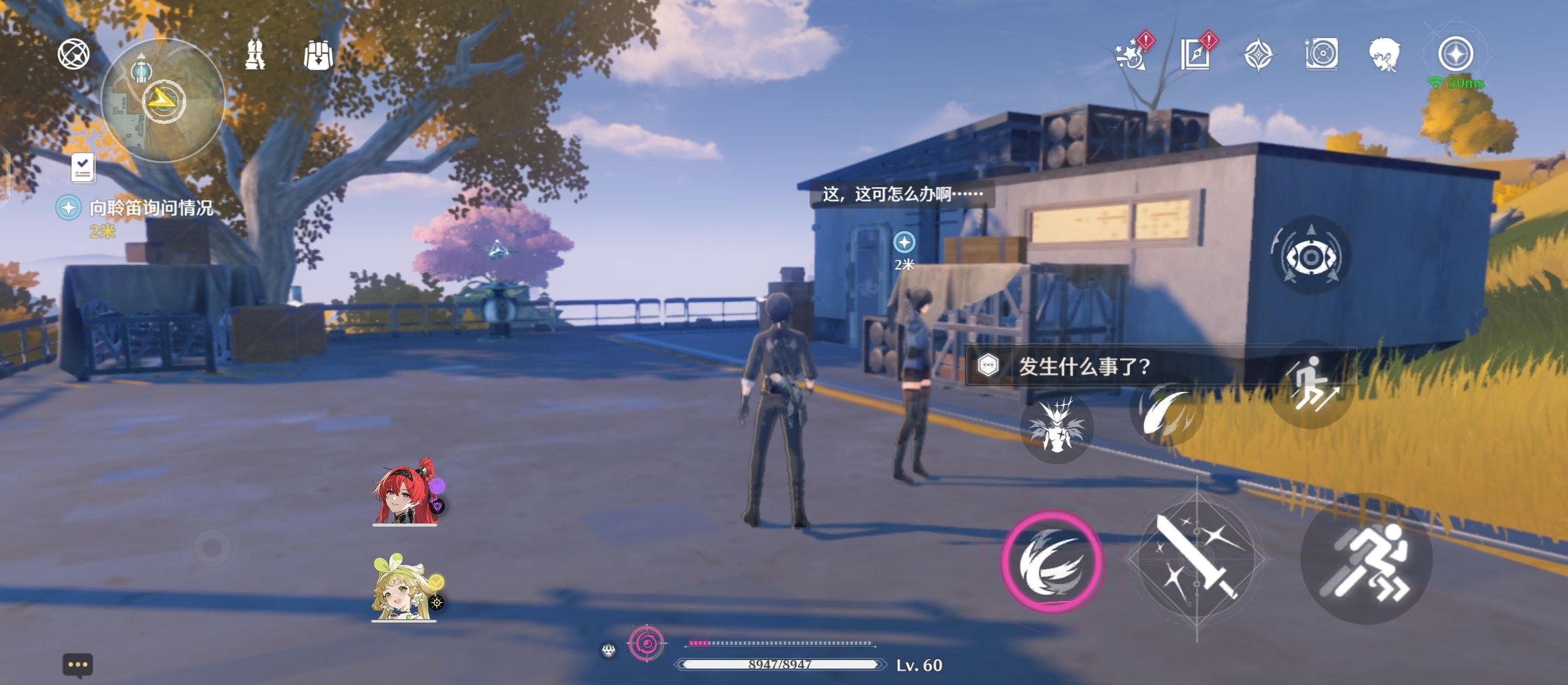Image resolution: width=1568 pixels, height=685 pixels.
Task: Open the top-right main terminal menu
Action: (x=1456, y=54)
